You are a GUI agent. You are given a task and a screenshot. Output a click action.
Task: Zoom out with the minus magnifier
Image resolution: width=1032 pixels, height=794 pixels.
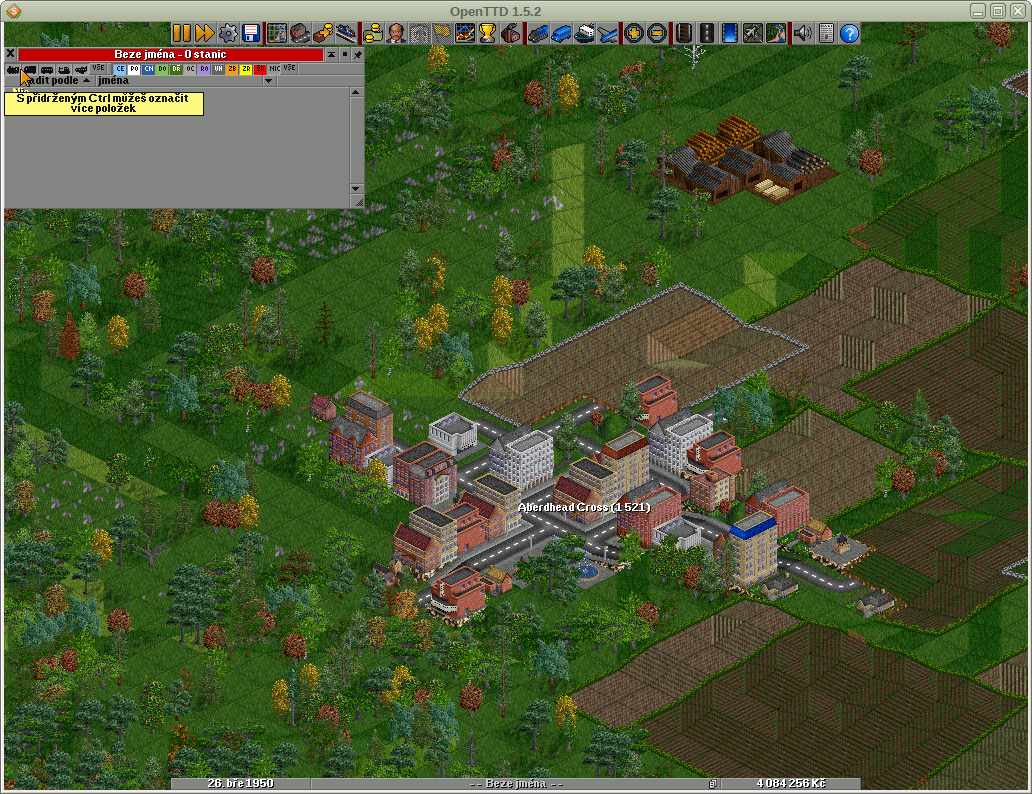[x=656, y=34]
